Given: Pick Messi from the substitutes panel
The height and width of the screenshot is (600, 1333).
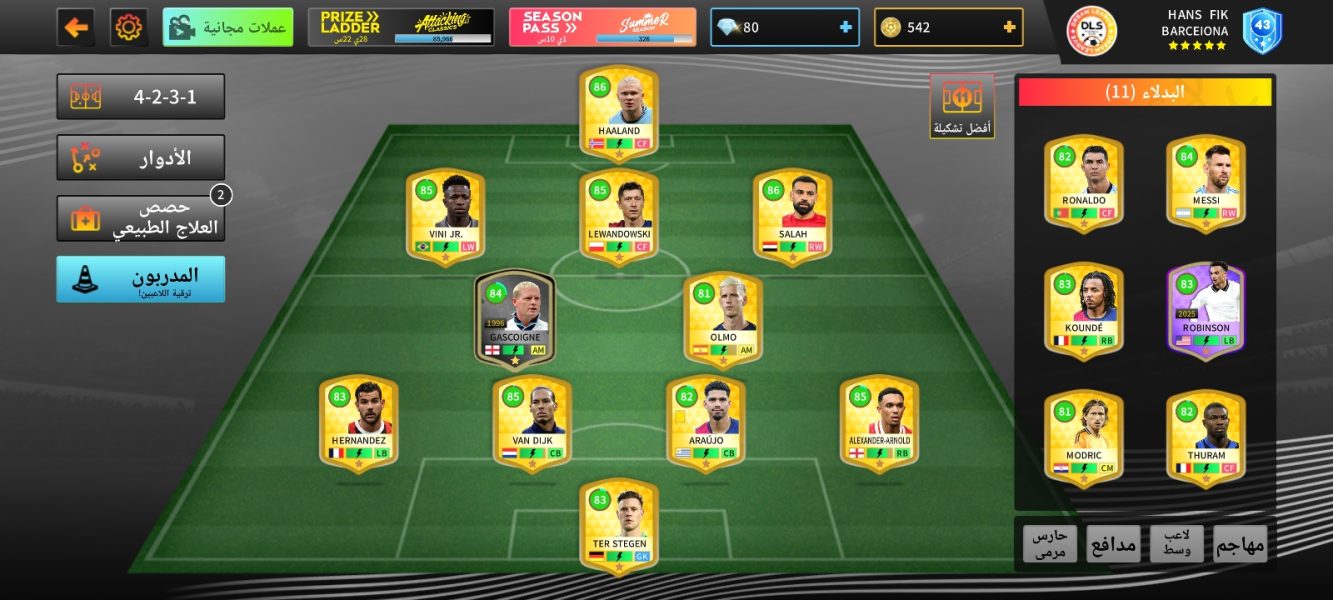Looking at the screenshot, I should click(1206, 182).
